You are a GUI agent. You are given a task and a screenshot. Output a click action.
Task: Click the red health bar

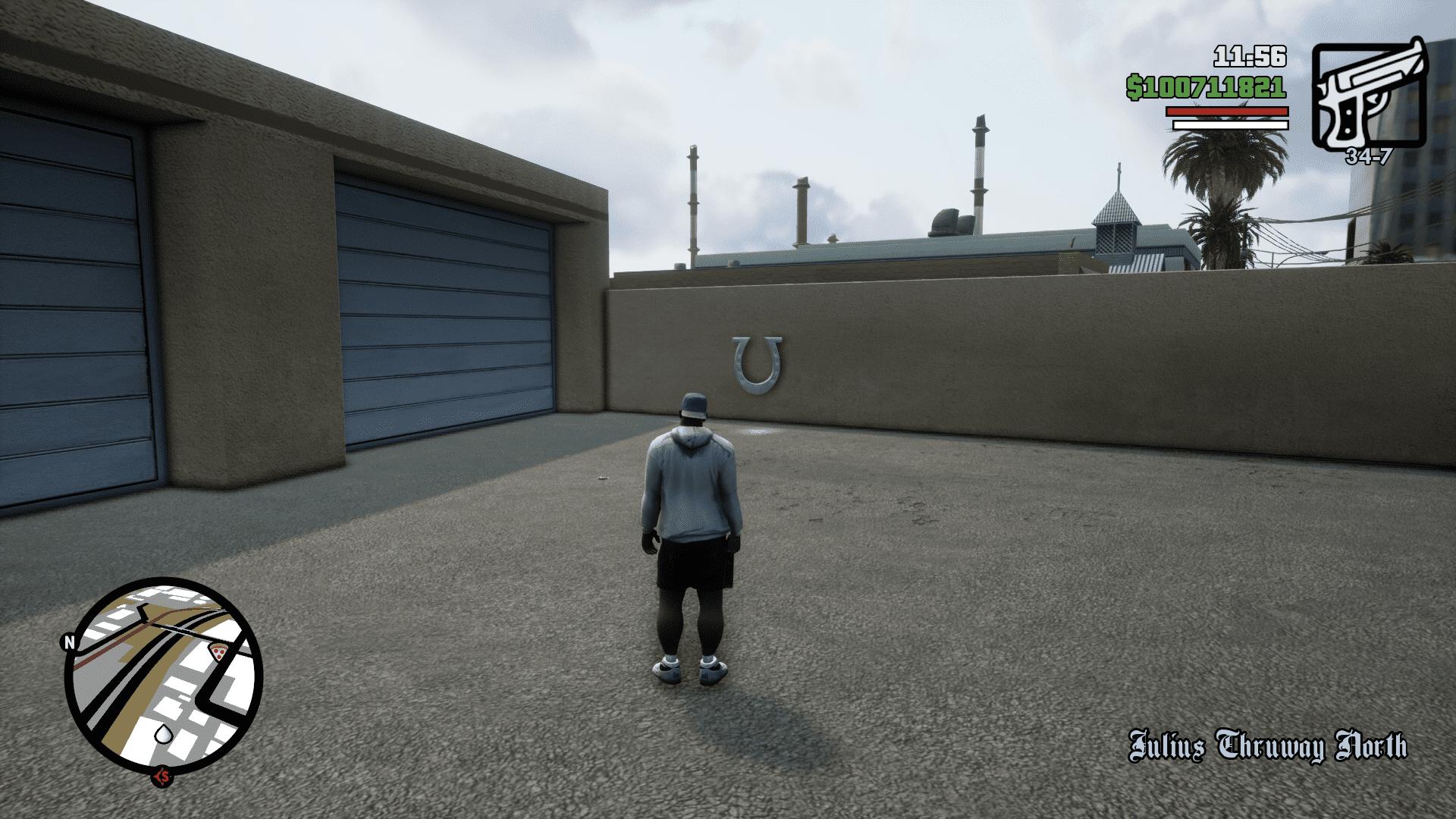tap(1227, 112)
